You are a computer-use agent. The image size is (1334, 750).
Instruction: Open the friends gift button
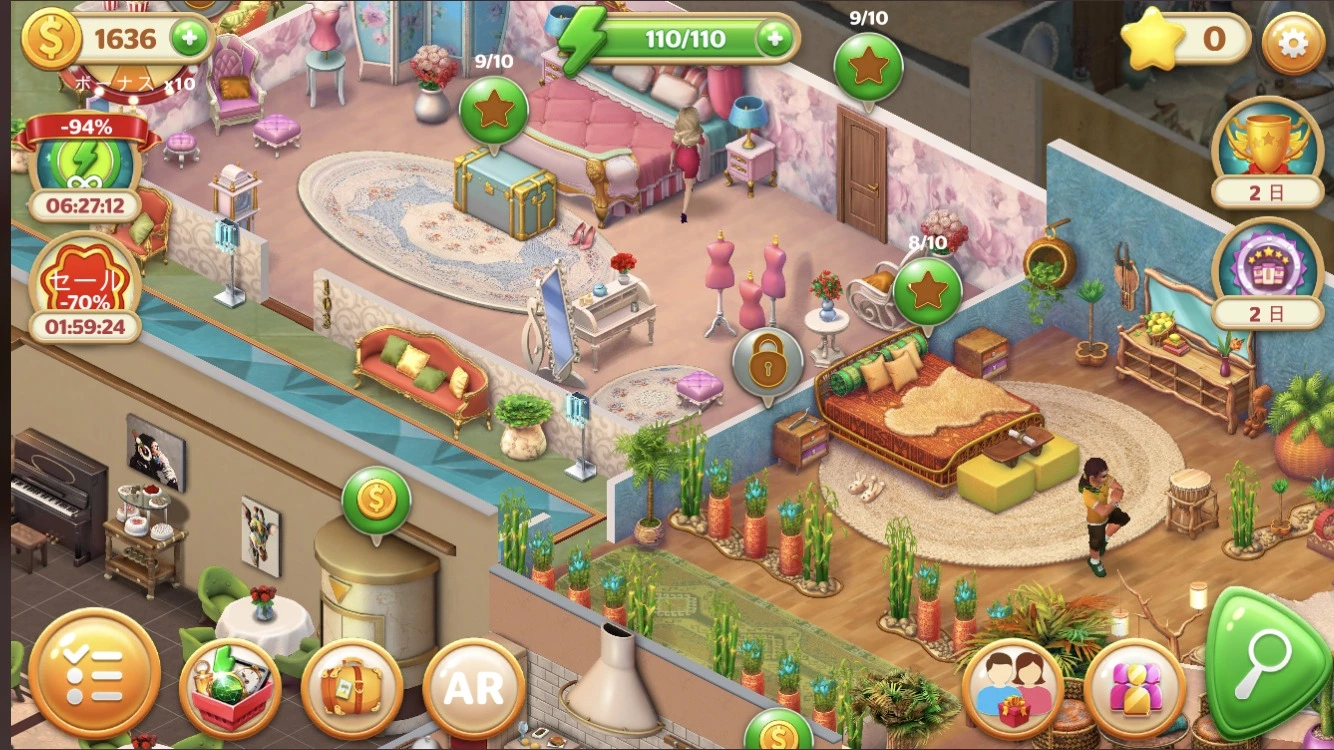[x=1012, y=688]
